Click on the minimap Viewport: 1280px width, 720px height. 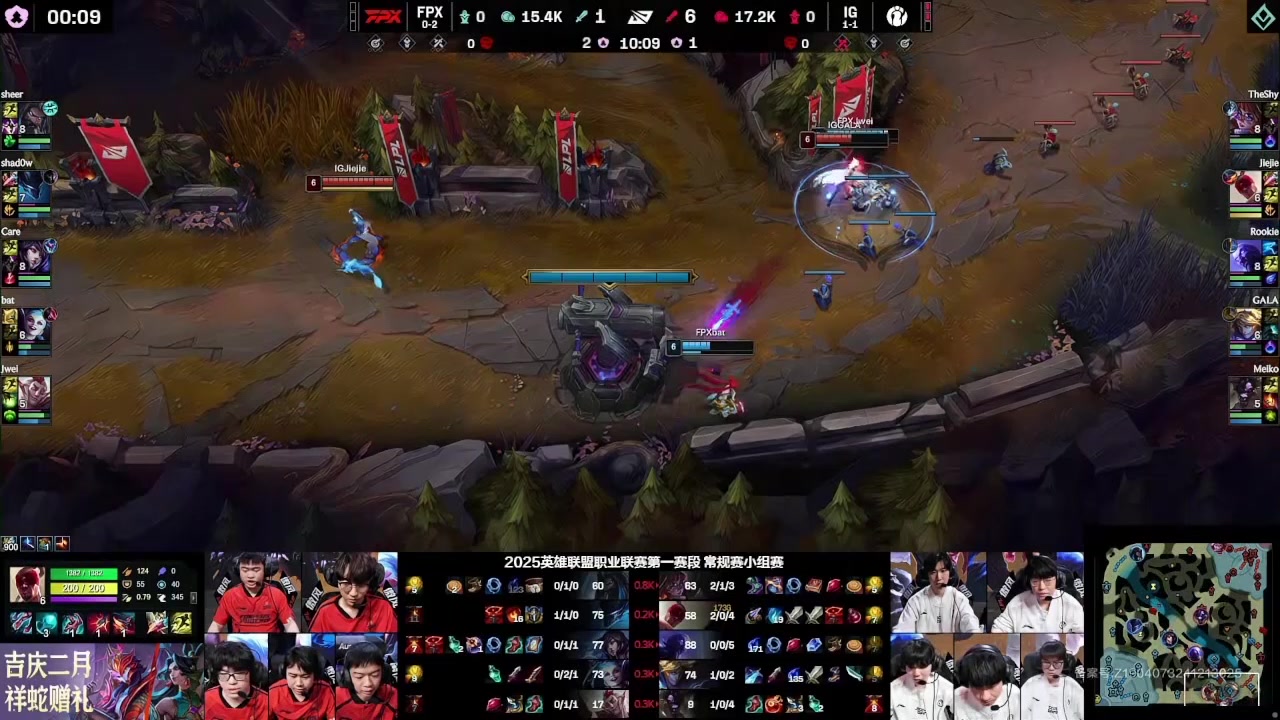(x=1185, y=625)
